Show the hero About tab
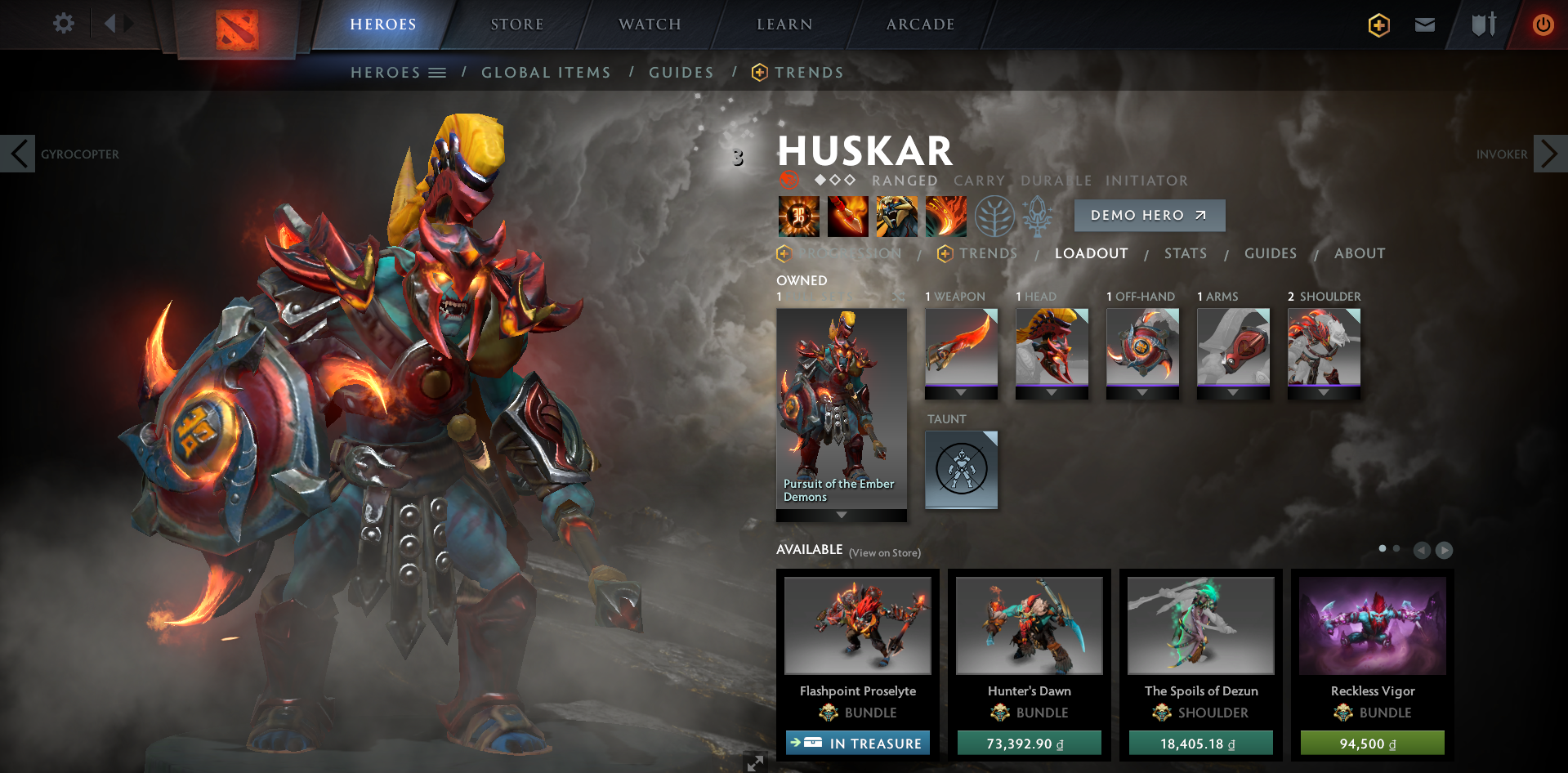This screenshot has width=1568, height=773. click(1359, 253)
